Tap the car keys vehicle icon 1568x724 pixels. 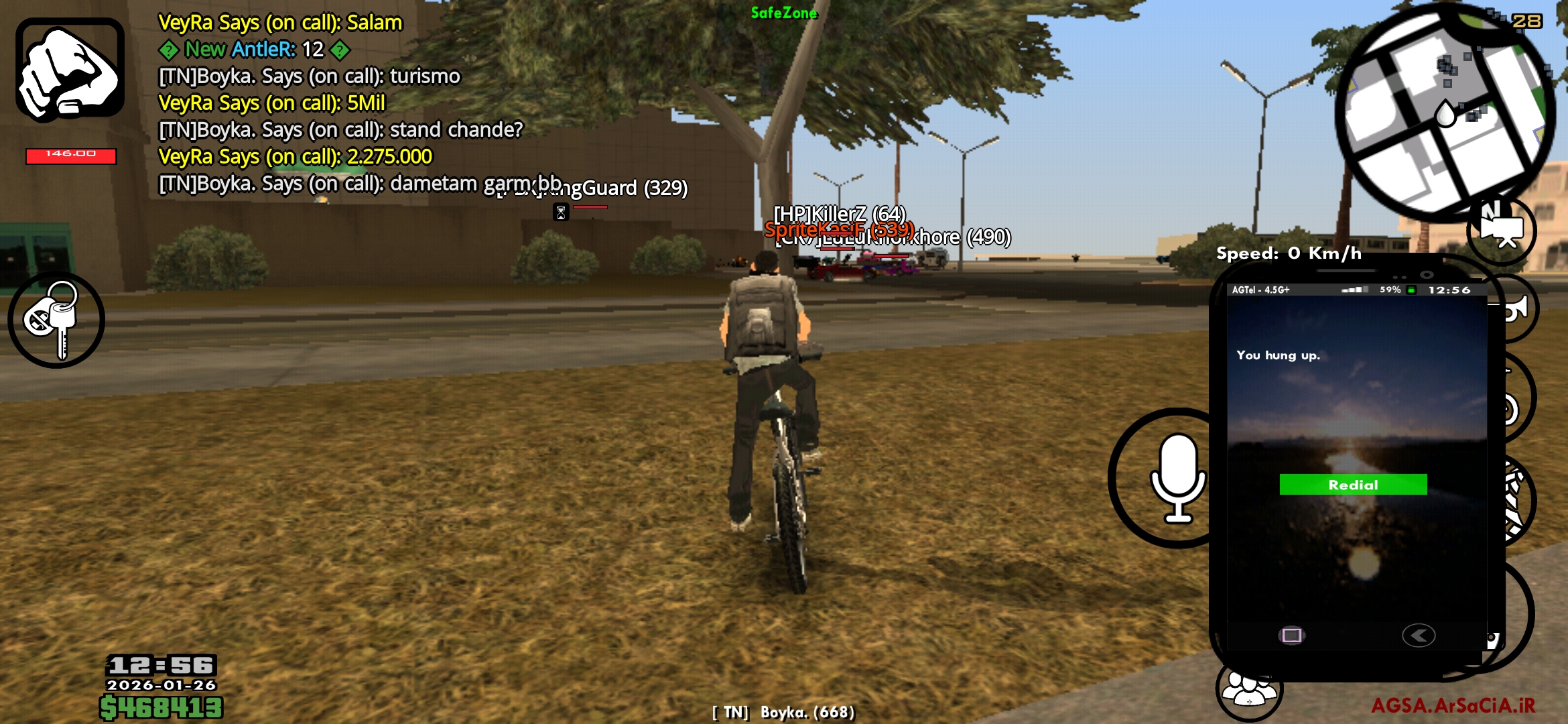(57, 320)
